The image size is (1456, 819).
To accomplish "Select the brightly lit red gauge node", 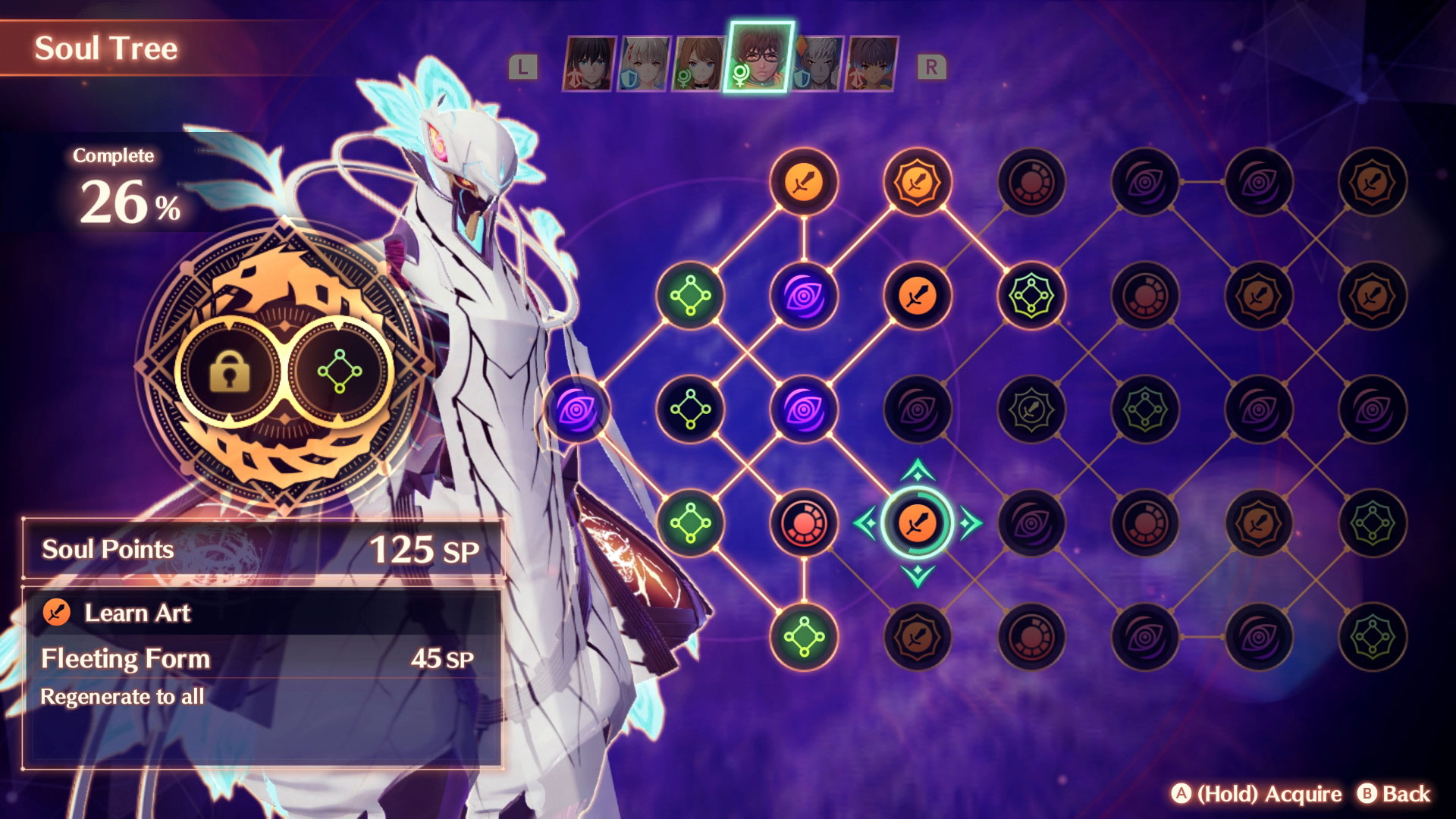I will pos(803,522).
